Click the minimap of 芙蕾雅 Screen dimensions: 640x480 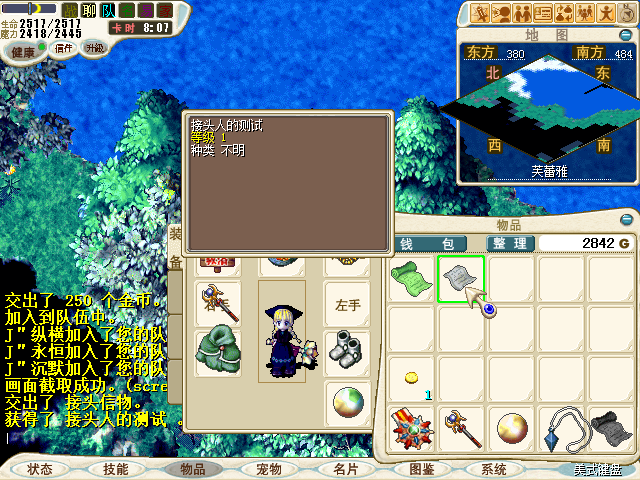pos(545,110)
